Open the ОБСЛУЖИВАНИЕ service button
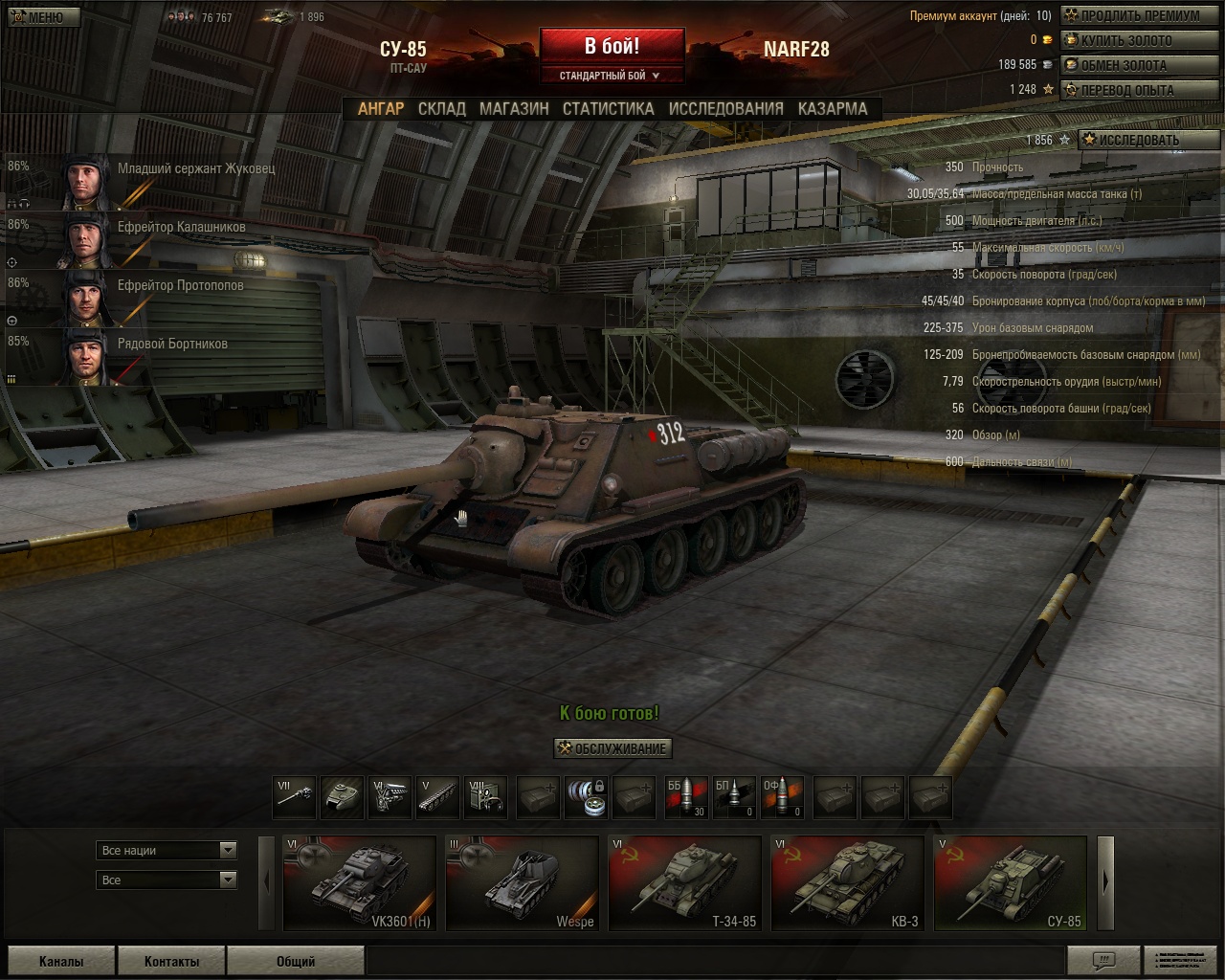The image size is (1225, 980). 612,748
